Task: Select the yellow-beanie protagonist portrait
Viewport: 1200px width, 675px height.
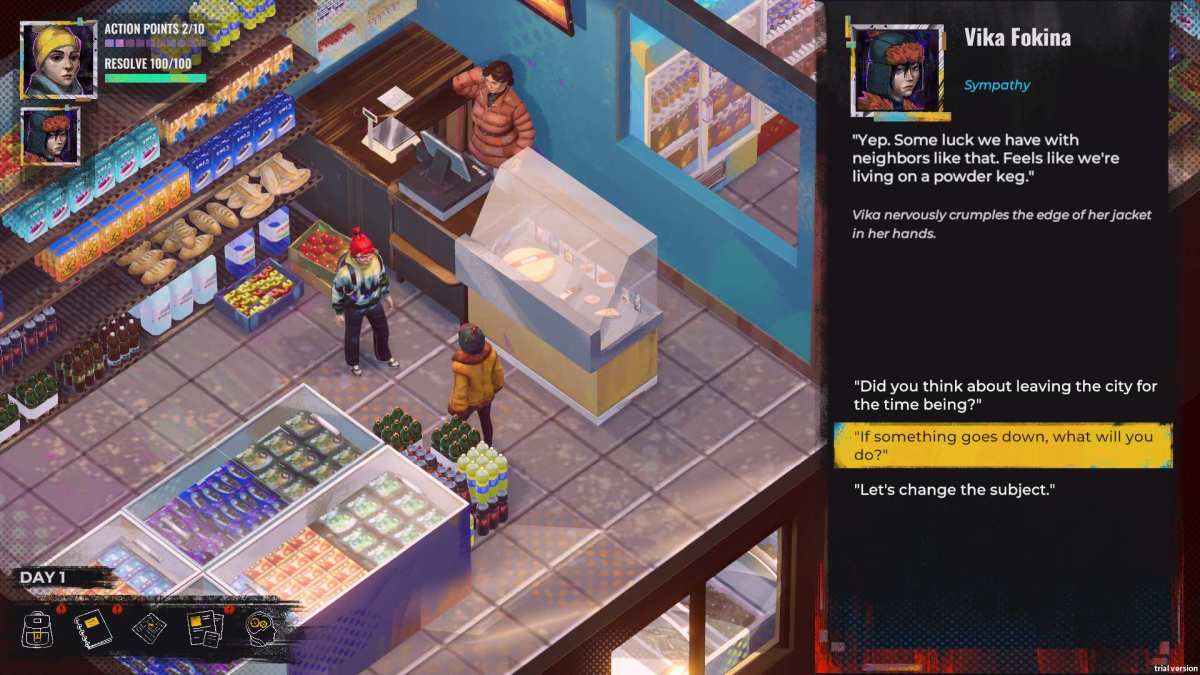Action: pyautogui.click(x=58, y=60)
